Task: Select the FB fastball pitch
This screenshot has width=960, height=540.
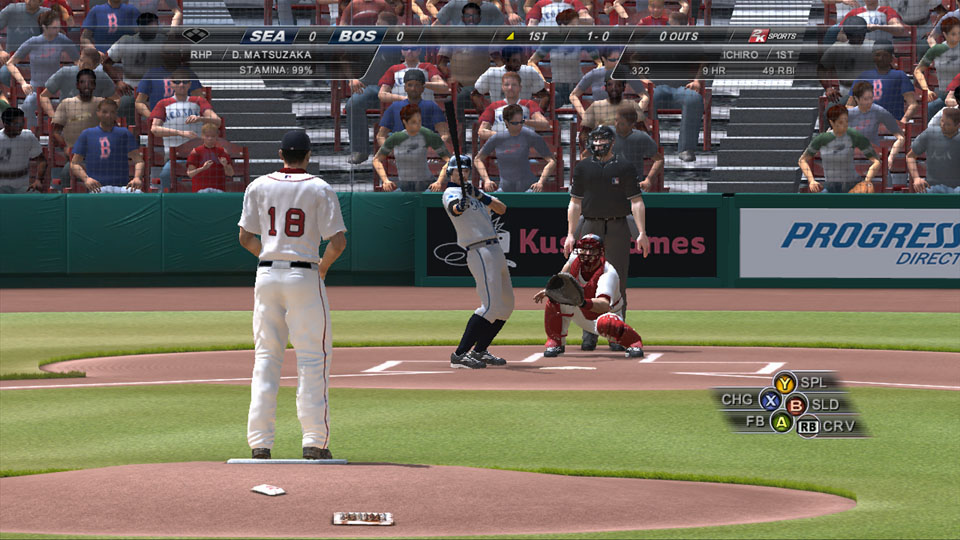Action: [x=781, y=422]
